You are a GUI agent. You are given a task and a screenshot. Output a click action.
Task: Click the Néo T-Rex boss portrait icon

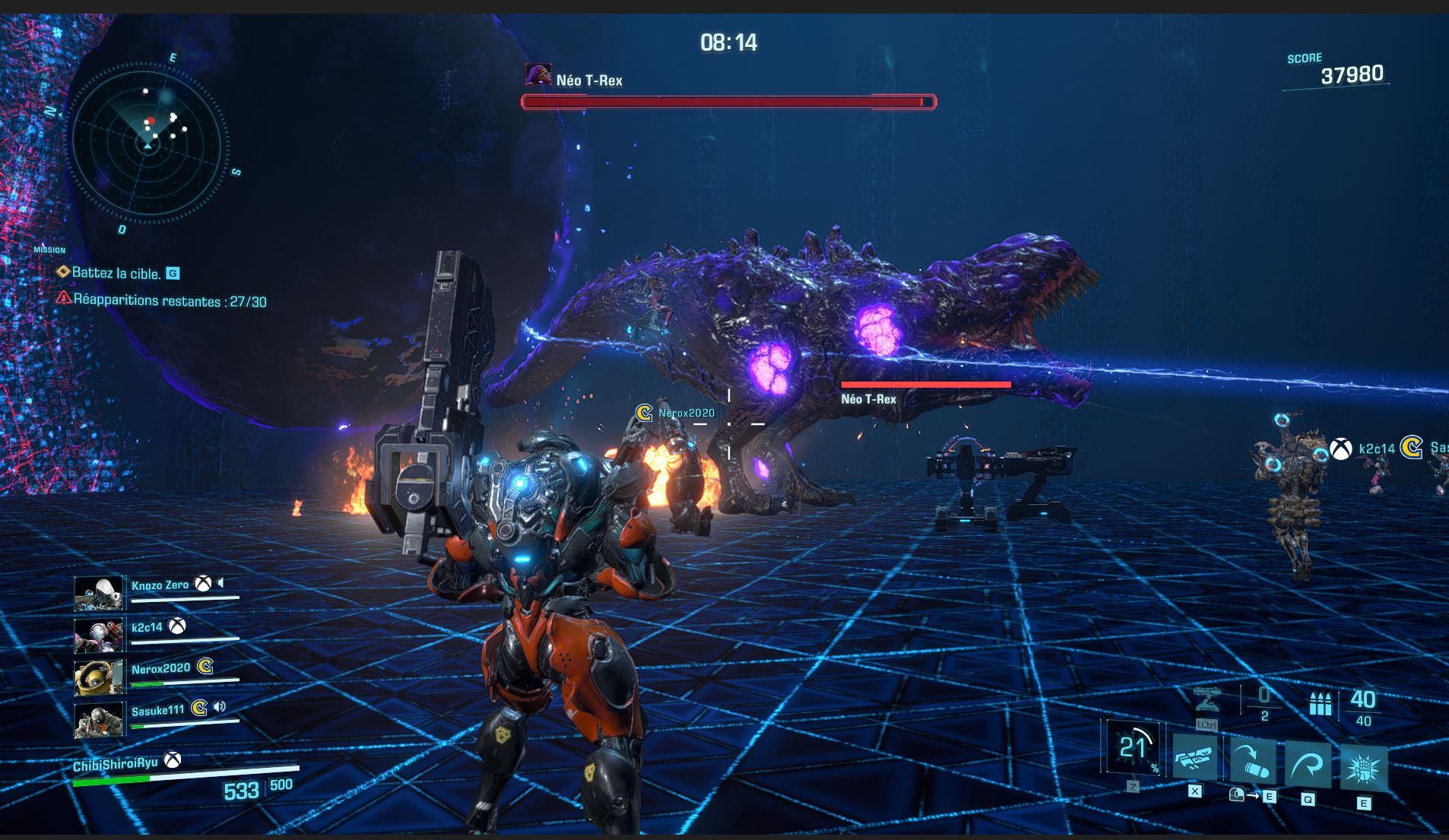(538, 74)
